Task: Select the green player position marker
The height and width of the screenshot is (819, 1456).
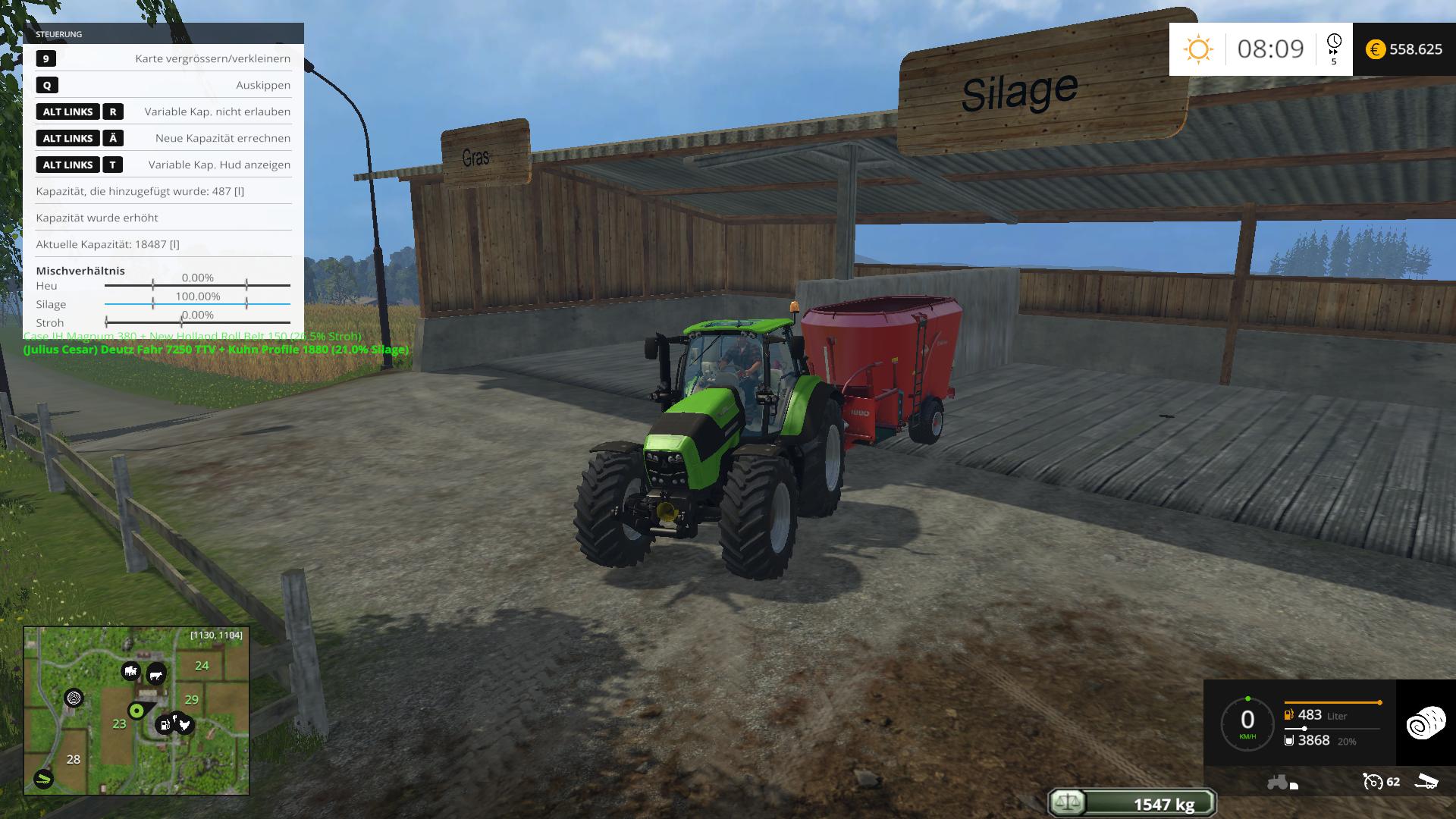Action: coord(136,711)
